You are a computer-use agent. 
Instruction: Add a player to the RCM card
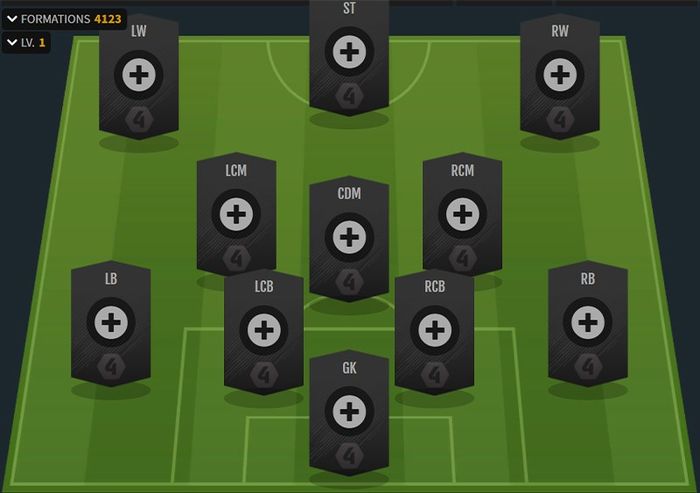click(x=461, y=213)
